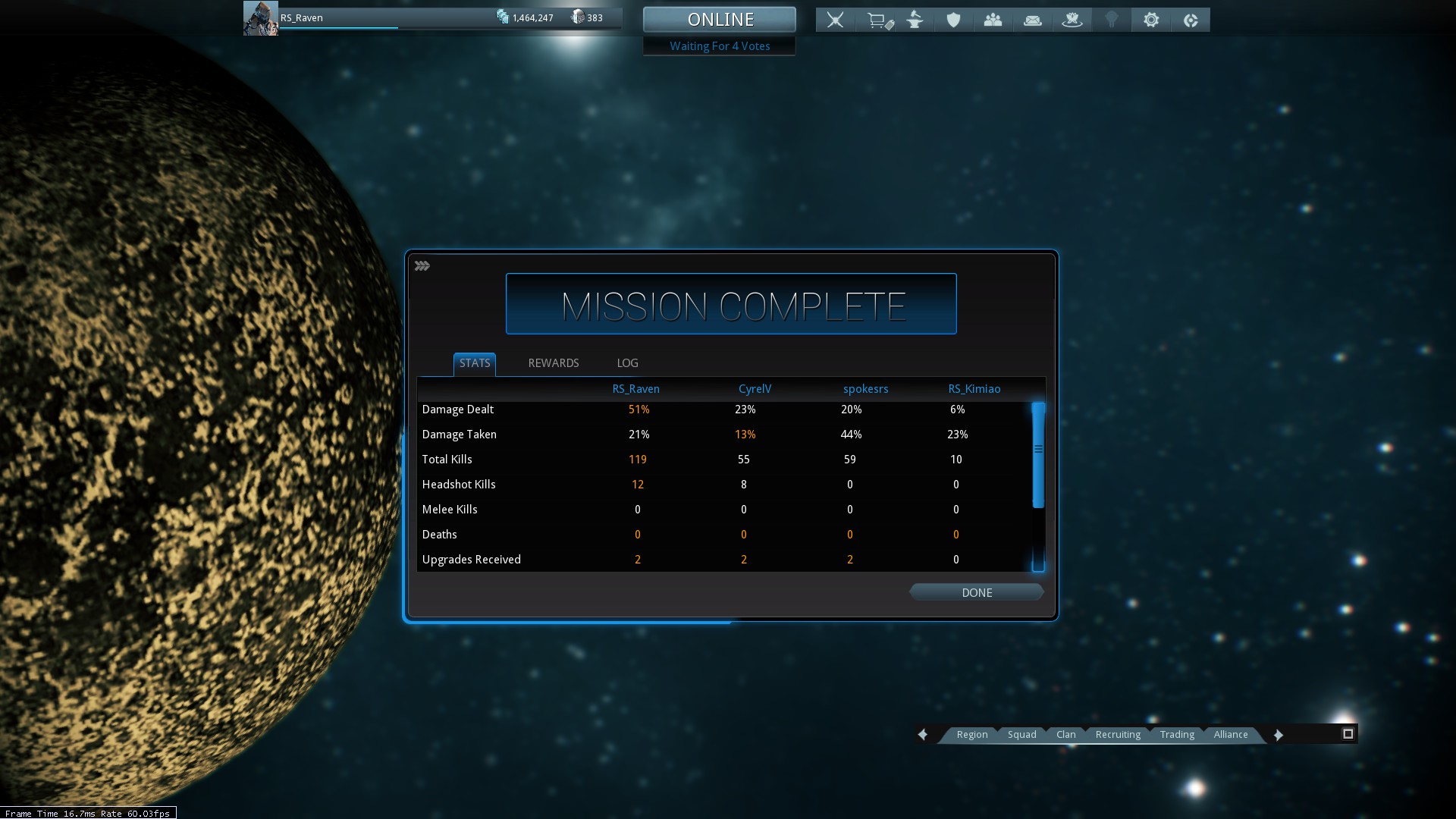Switch to the Trading chat tab
This screenshot has height=819, width=1456.
pyautogui.click(x=1176, y=735)
